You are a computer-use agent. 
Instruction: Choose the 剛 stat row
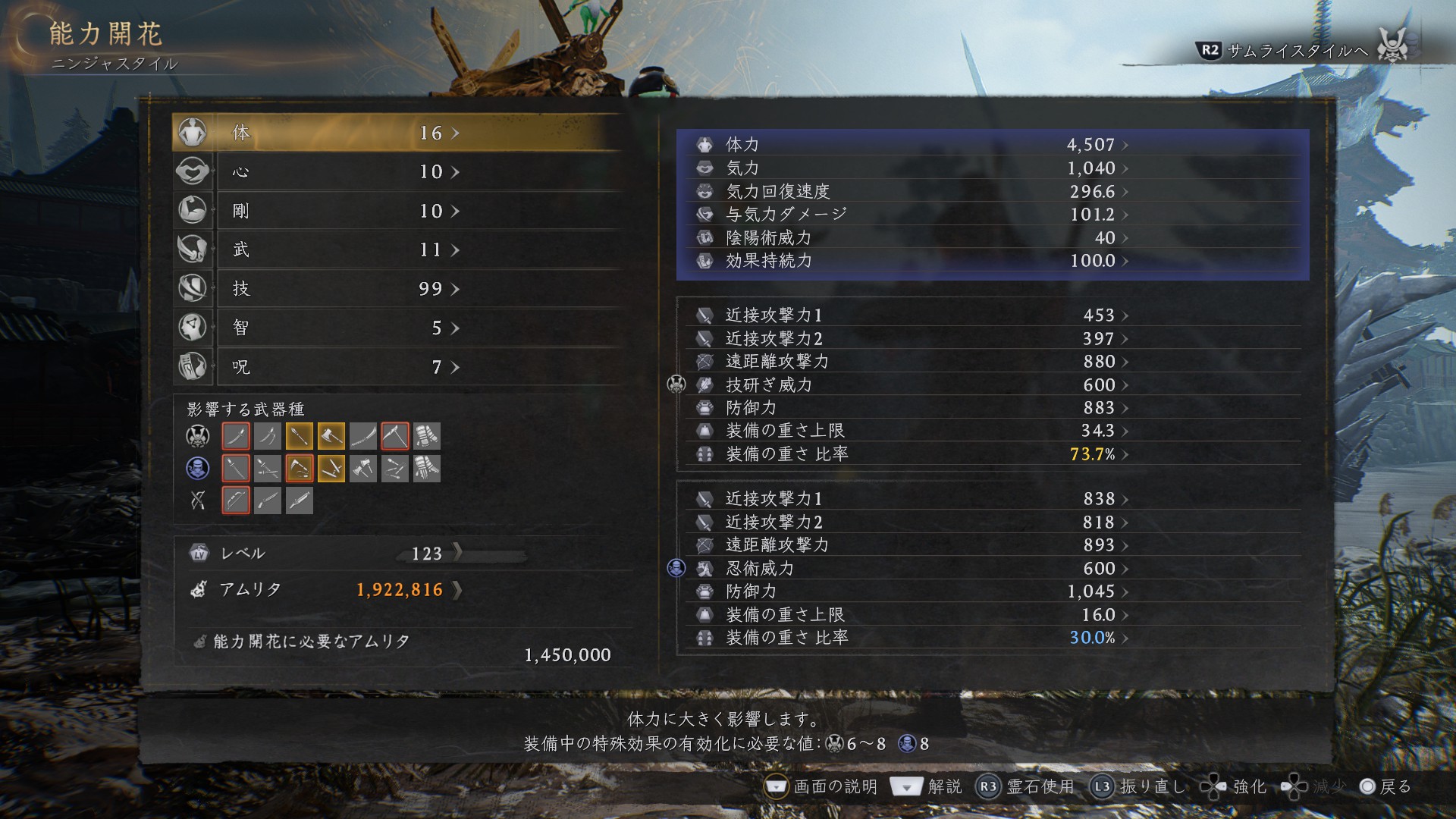coord(398,211)
